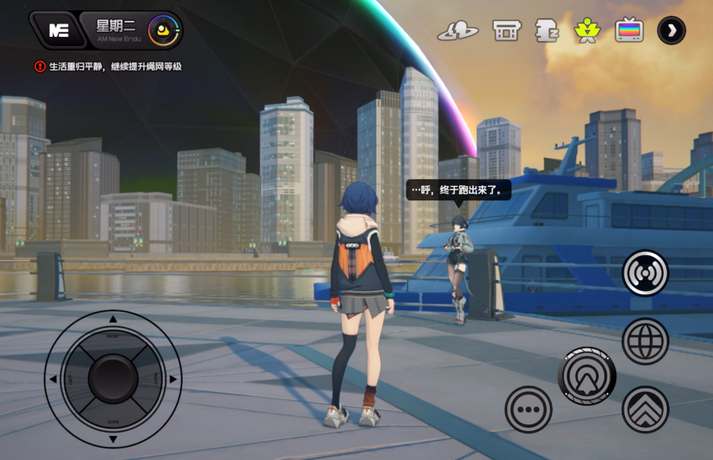Open the three-dots more options button
This screenshot has width=713, height=460.
528,408
